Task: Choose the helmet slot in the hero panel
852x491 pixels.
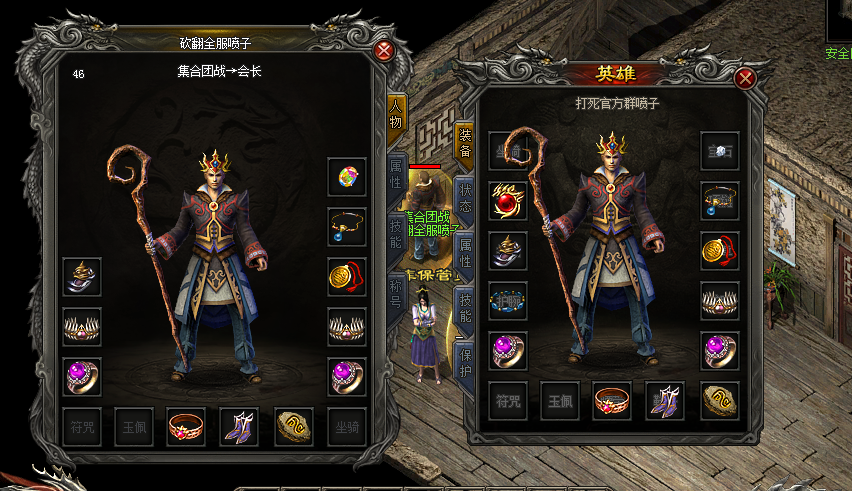Action: tap(508, 251)
